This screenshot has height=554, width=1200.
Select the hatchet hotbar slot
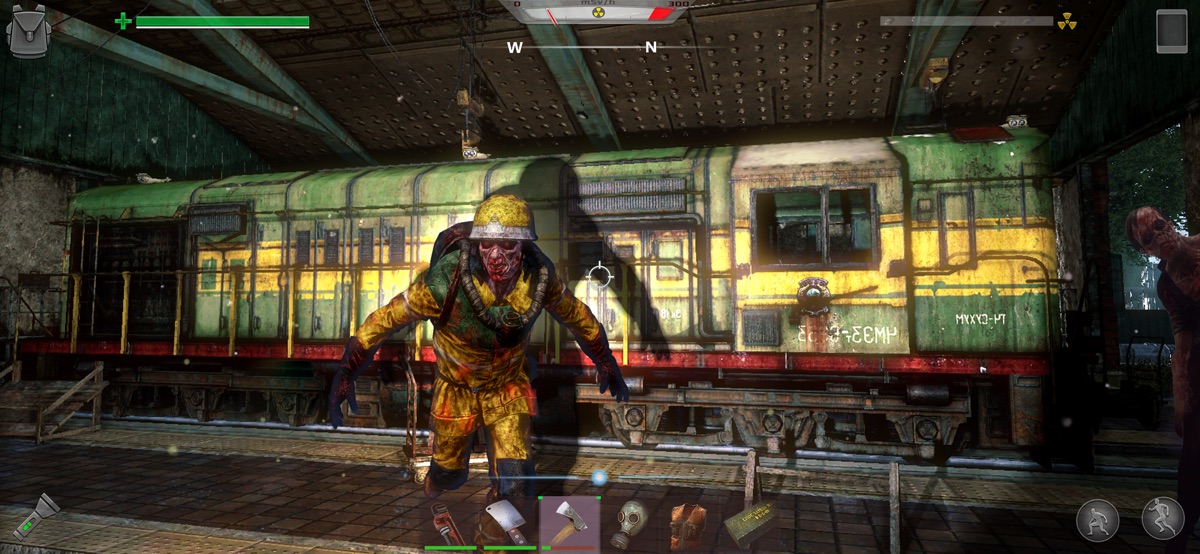569,522
